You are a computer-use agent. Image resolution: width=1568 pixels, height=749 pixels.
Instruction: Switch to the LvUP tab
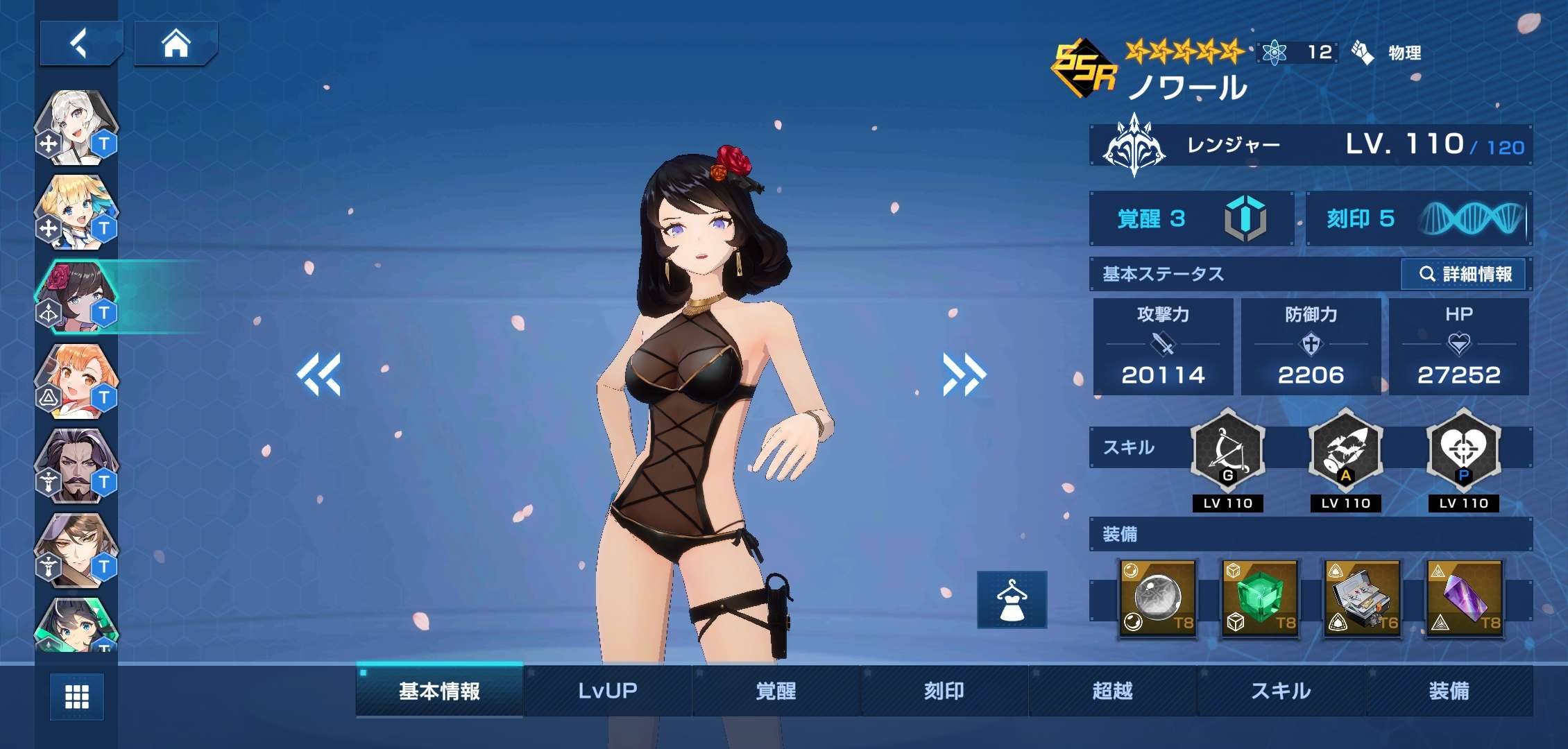(x=608, y=691)
